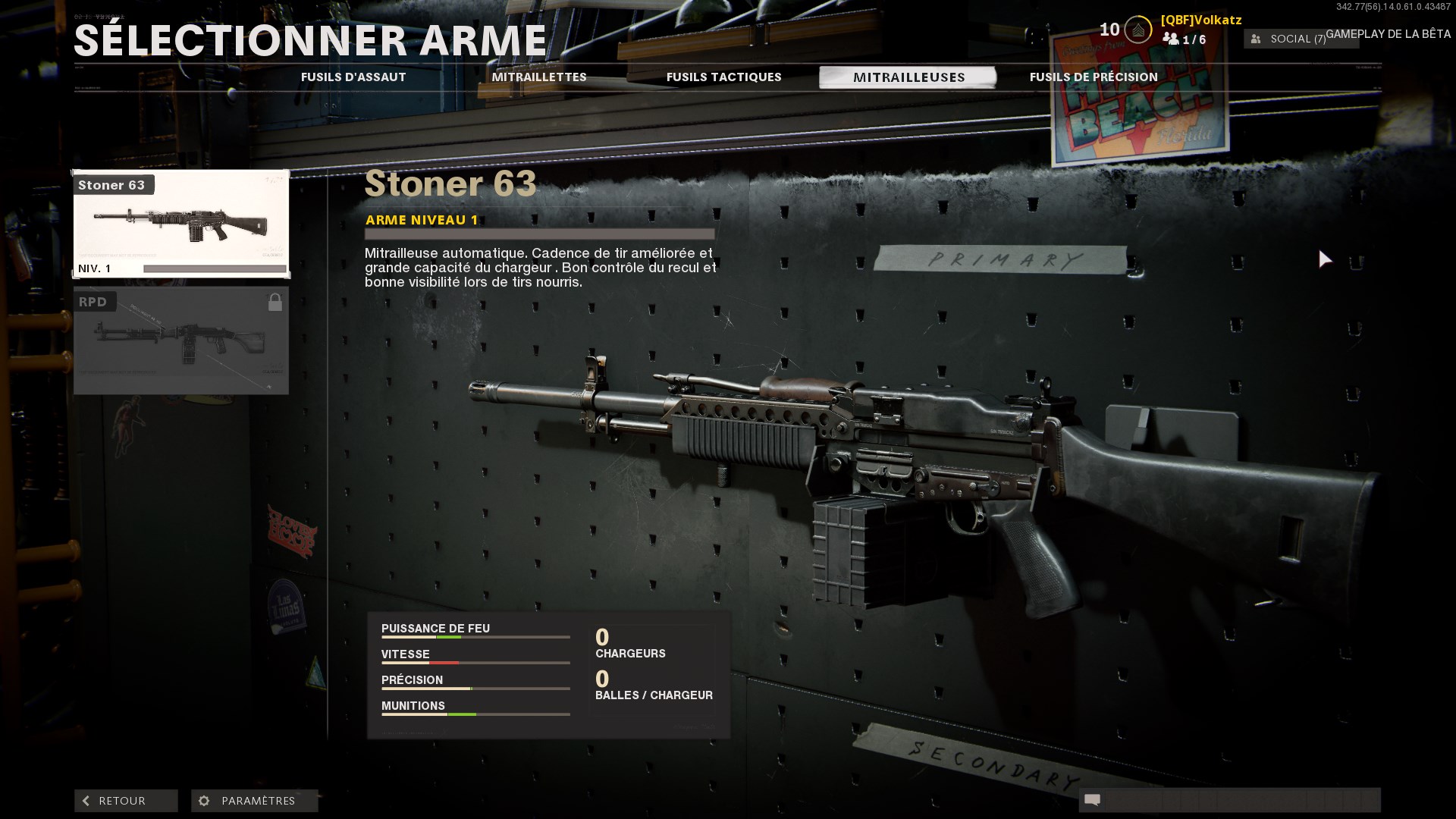
Task: Switch to the FUSILS D'ASSAUT tab
Action: [x=354, y=77]
